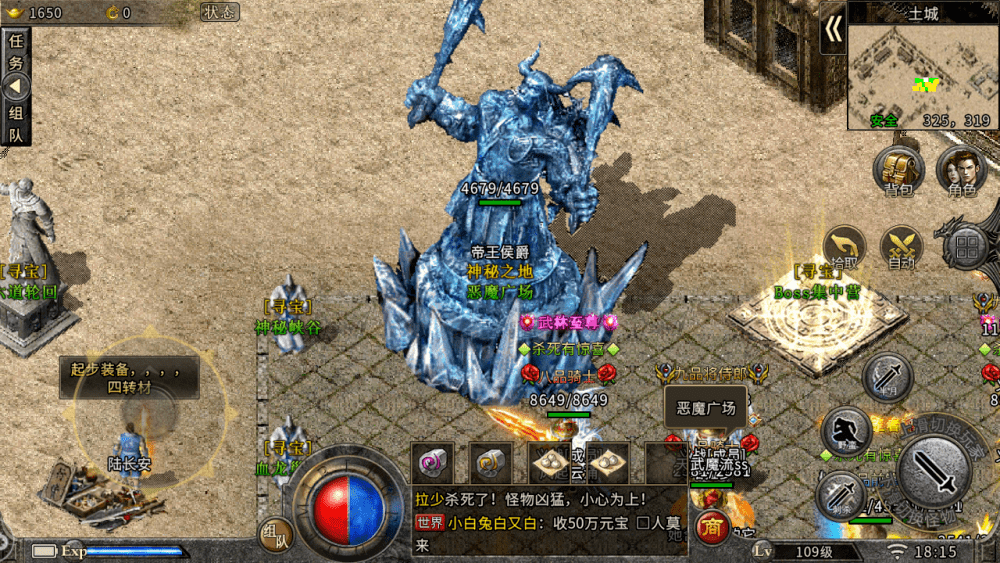Screen dimensions: 1000x563
Task: Hit the large sword attack button
Action: (933, 477)
